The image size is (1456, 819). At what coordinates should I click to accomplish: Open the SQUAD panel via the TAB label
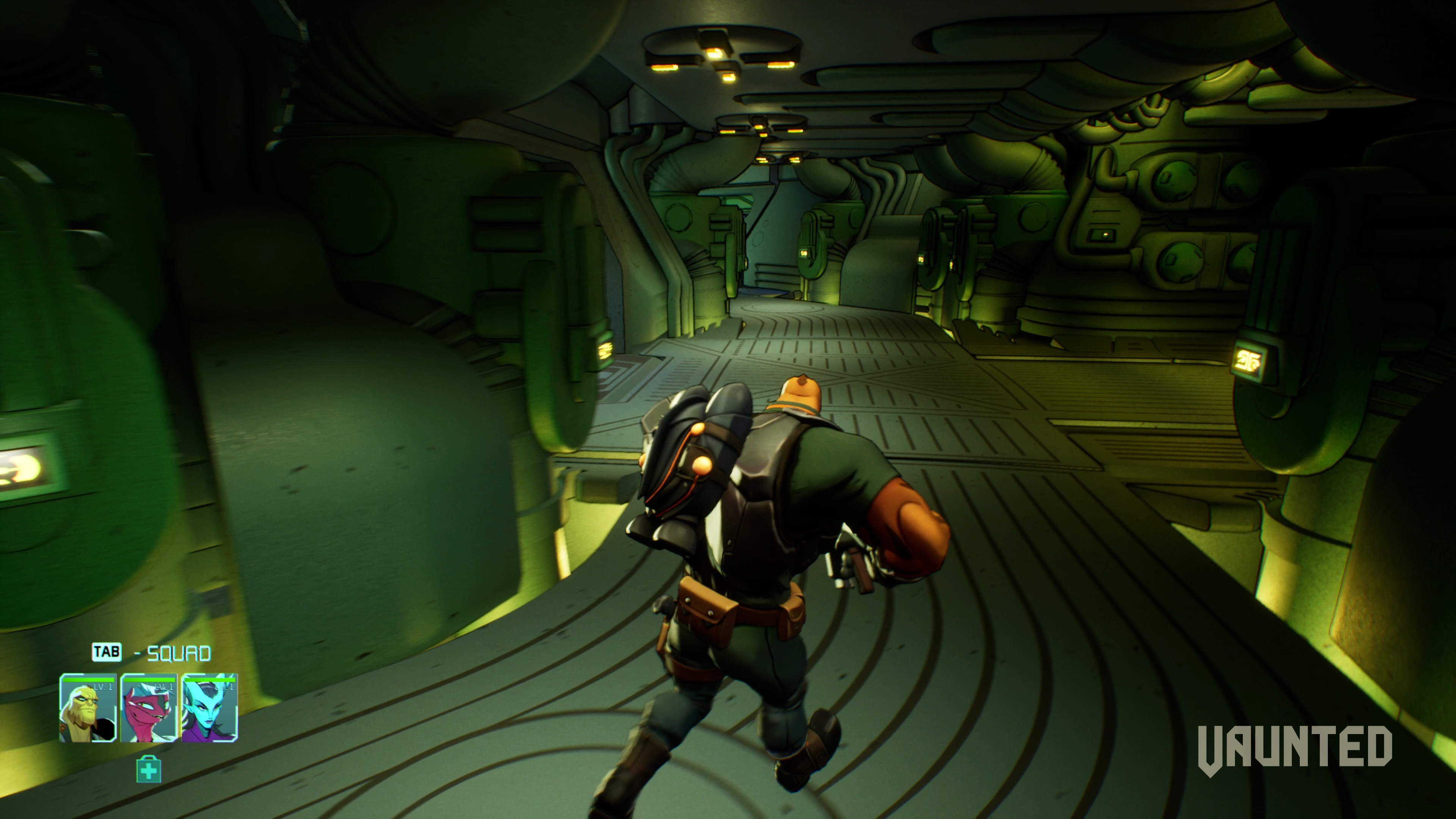pos(106,652)
